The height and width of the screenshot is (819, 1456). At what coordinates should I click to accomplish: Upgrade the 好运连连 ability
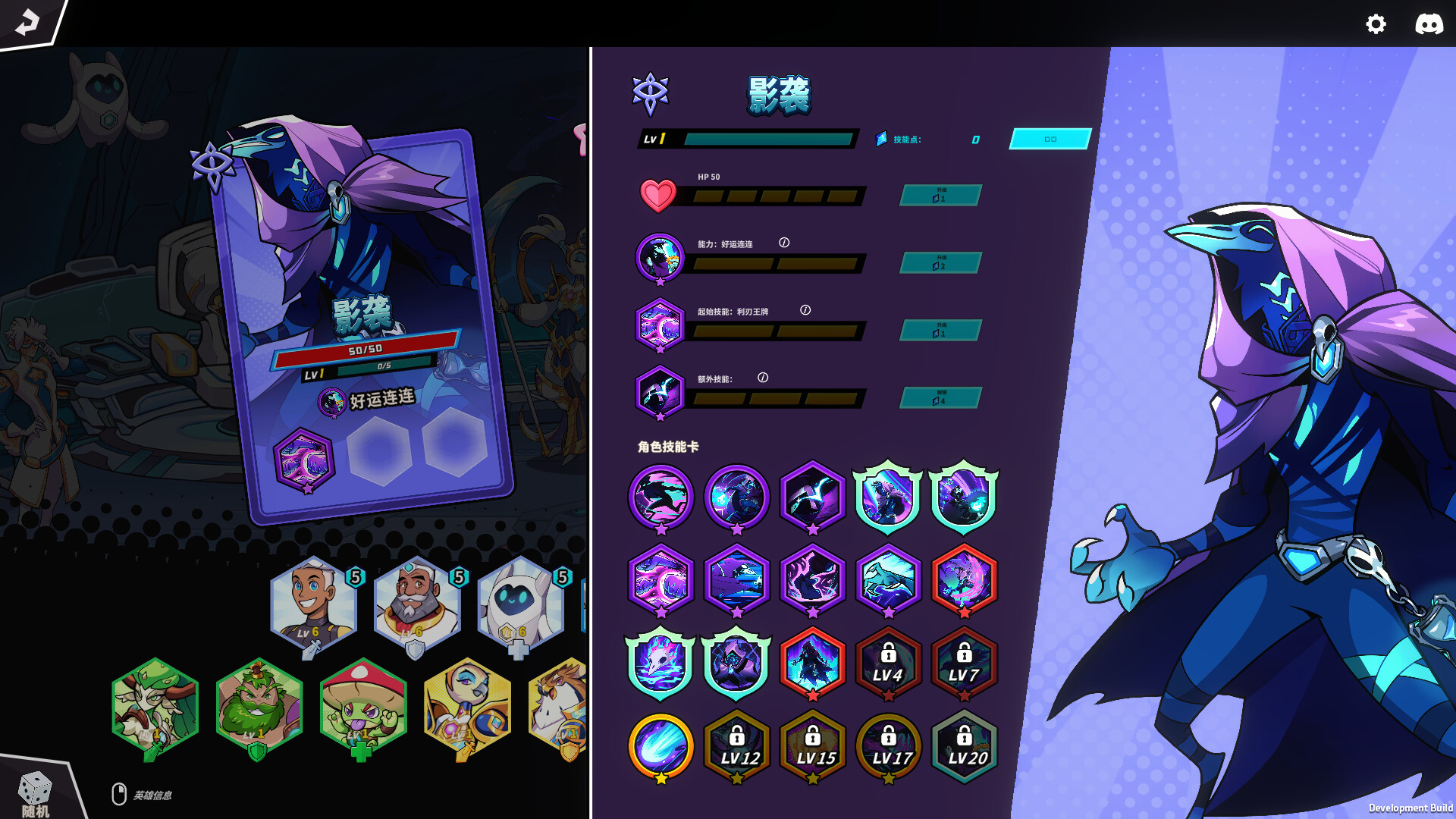pyautogui.click(x=940, y=263)
